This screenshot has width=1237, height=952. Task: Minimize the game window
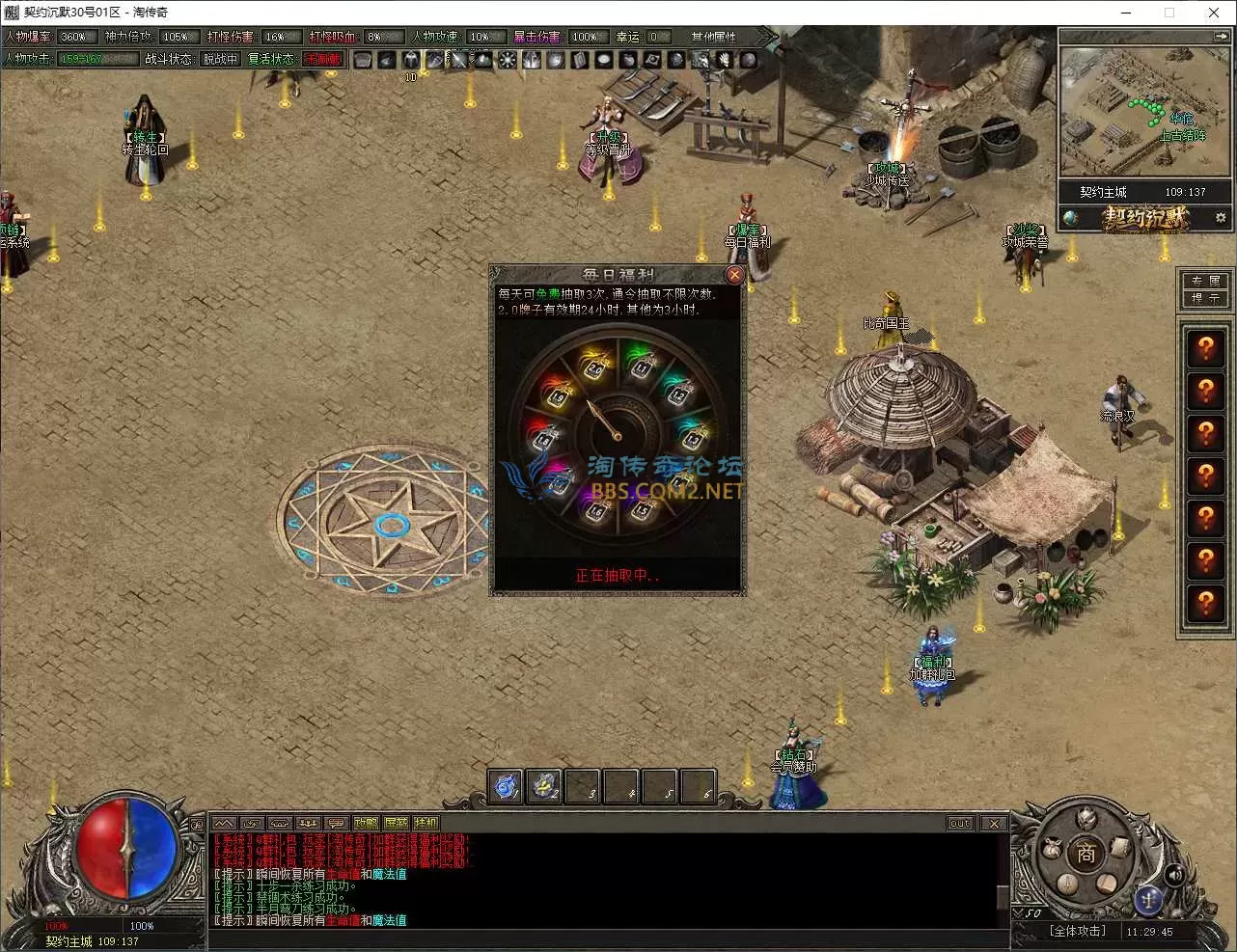click(1126, 13)
